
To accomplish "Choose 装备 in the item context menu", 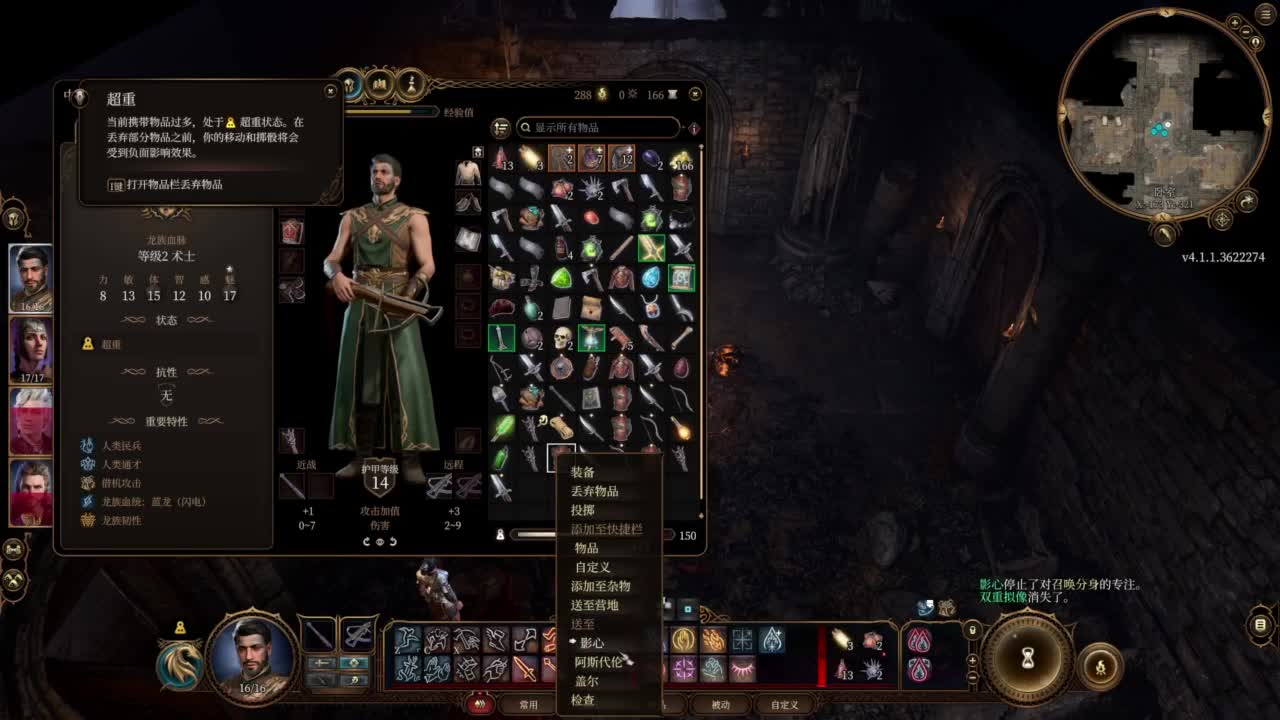I will click(x=583, y=472).
